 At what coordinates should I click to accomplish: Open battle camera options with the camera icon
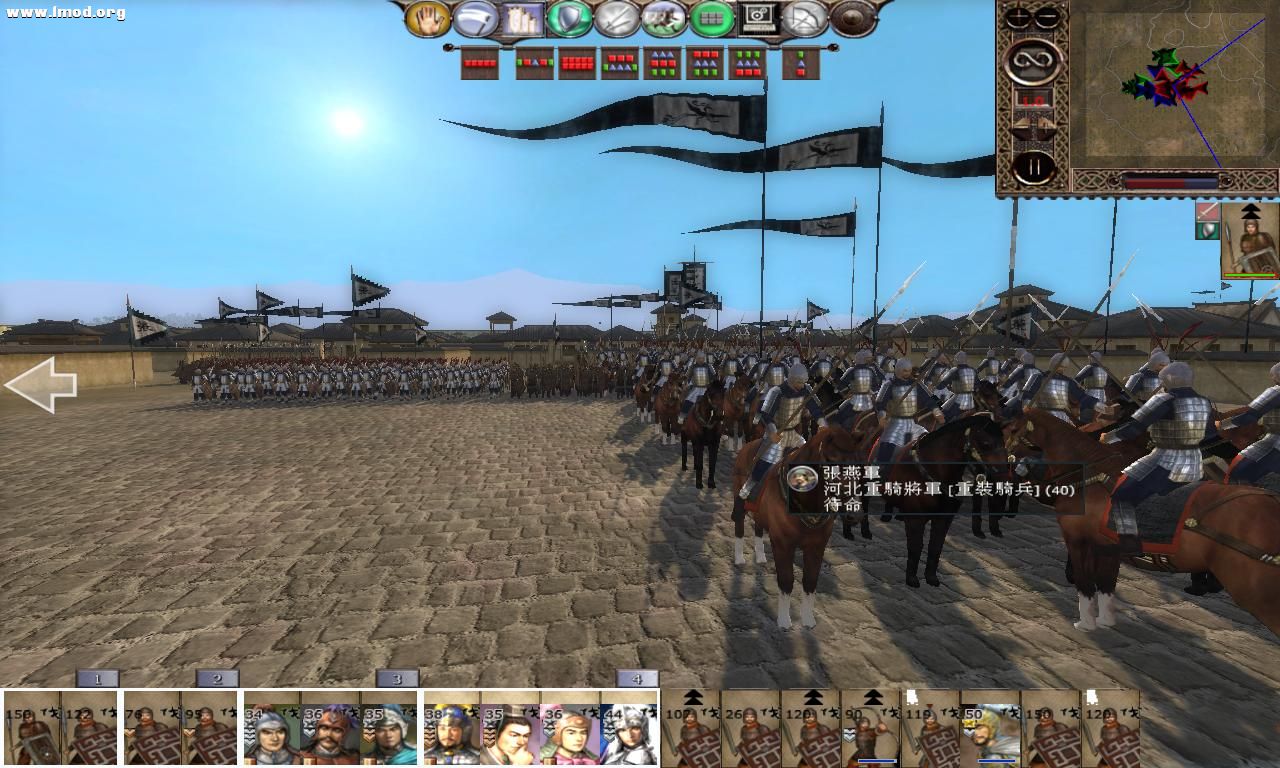758,17
